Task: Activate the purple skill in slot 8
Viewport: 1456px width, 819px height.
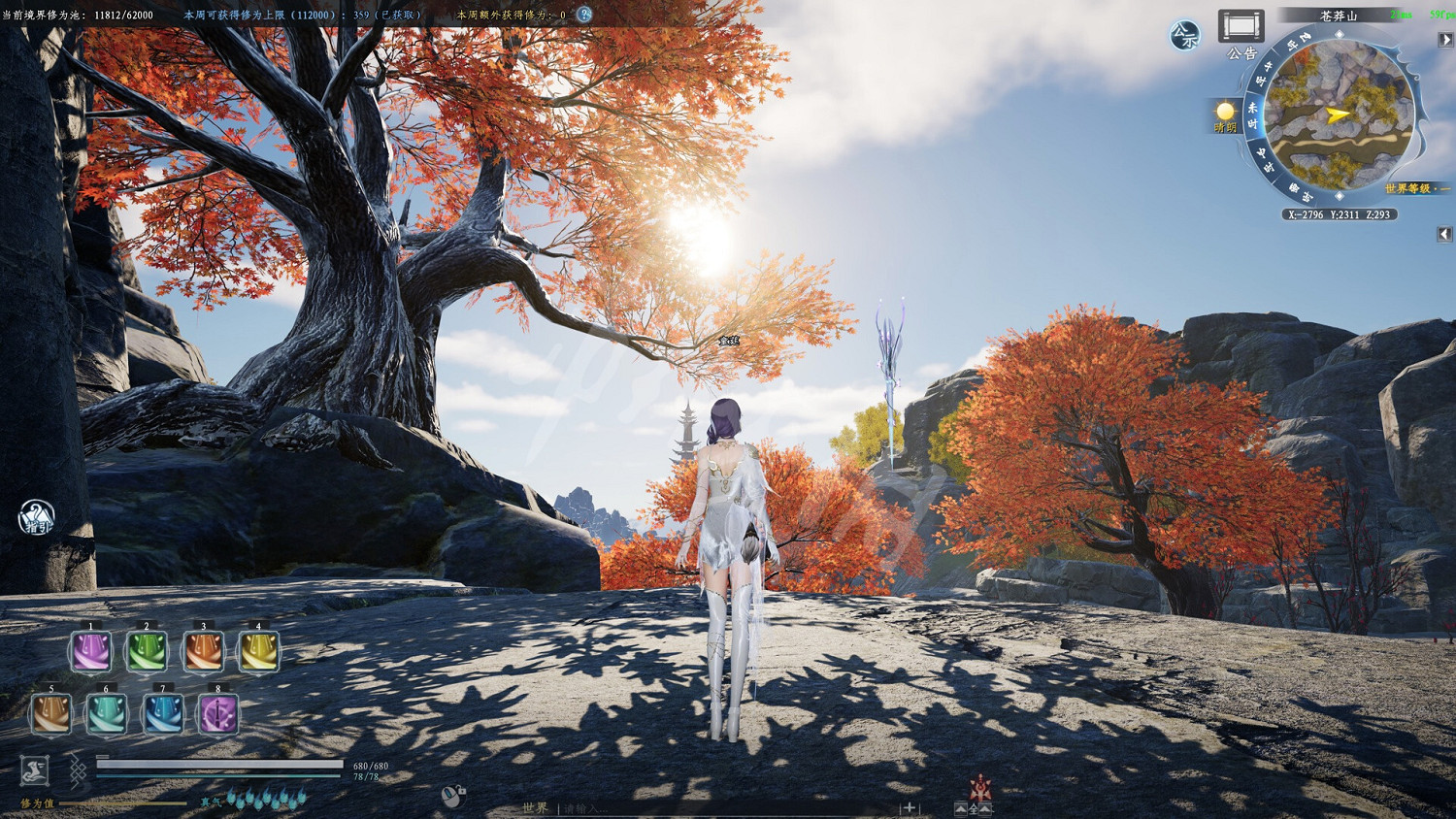Action: coord(217,715)
